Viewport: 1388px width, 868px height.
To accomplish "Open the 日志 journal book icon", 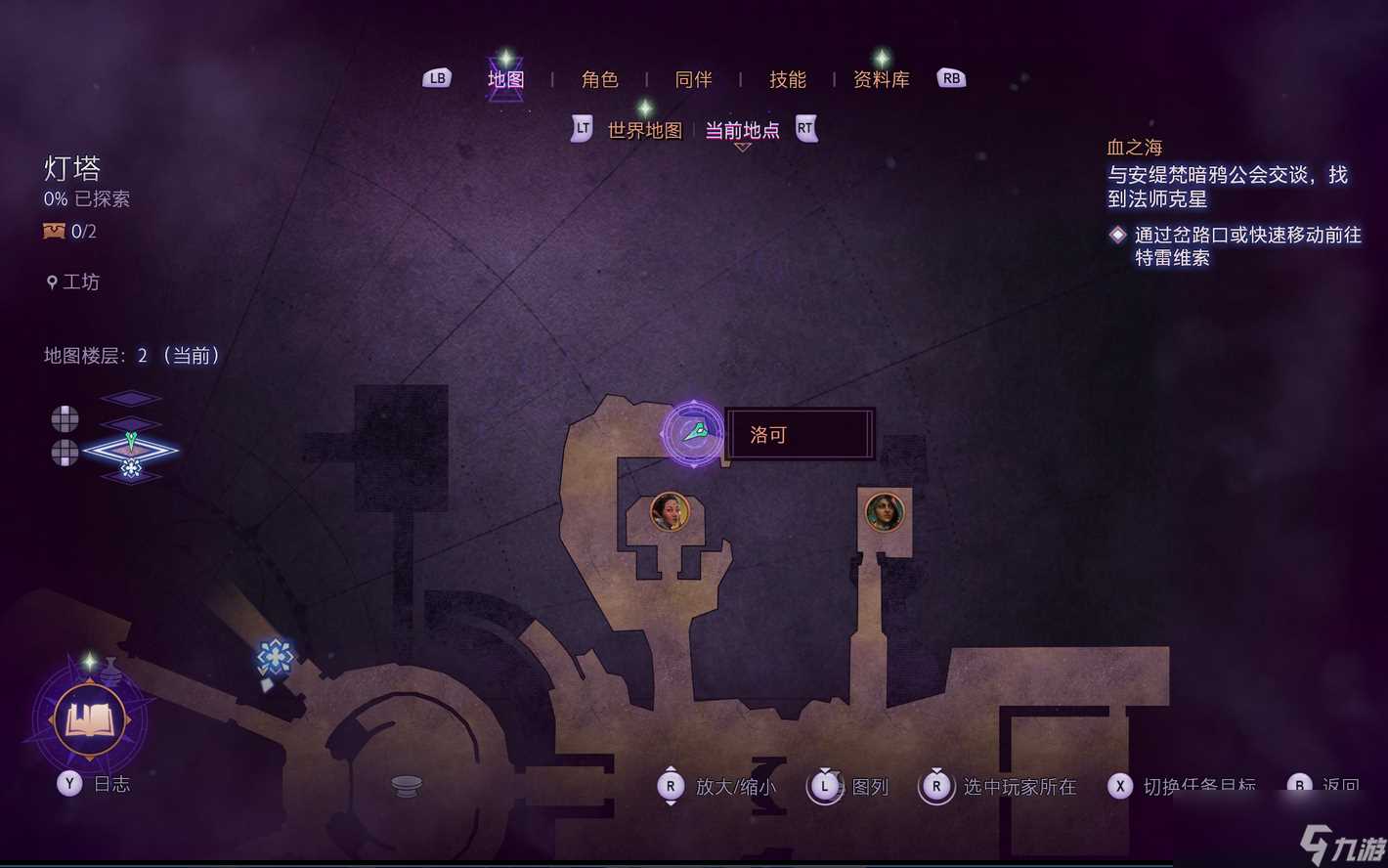I will pos(89,721).
